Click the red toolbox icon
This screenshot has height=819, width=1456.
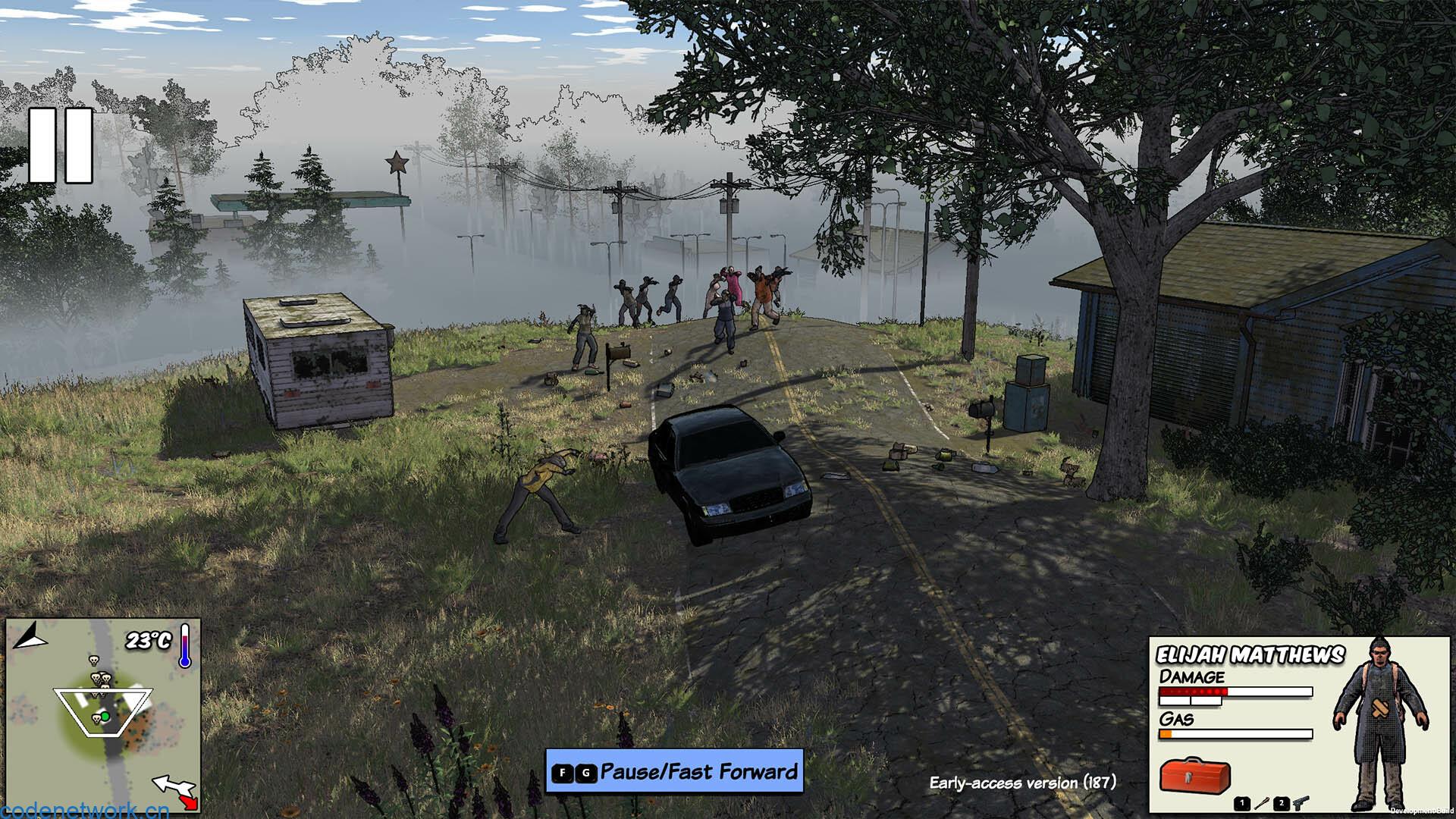1194,775
